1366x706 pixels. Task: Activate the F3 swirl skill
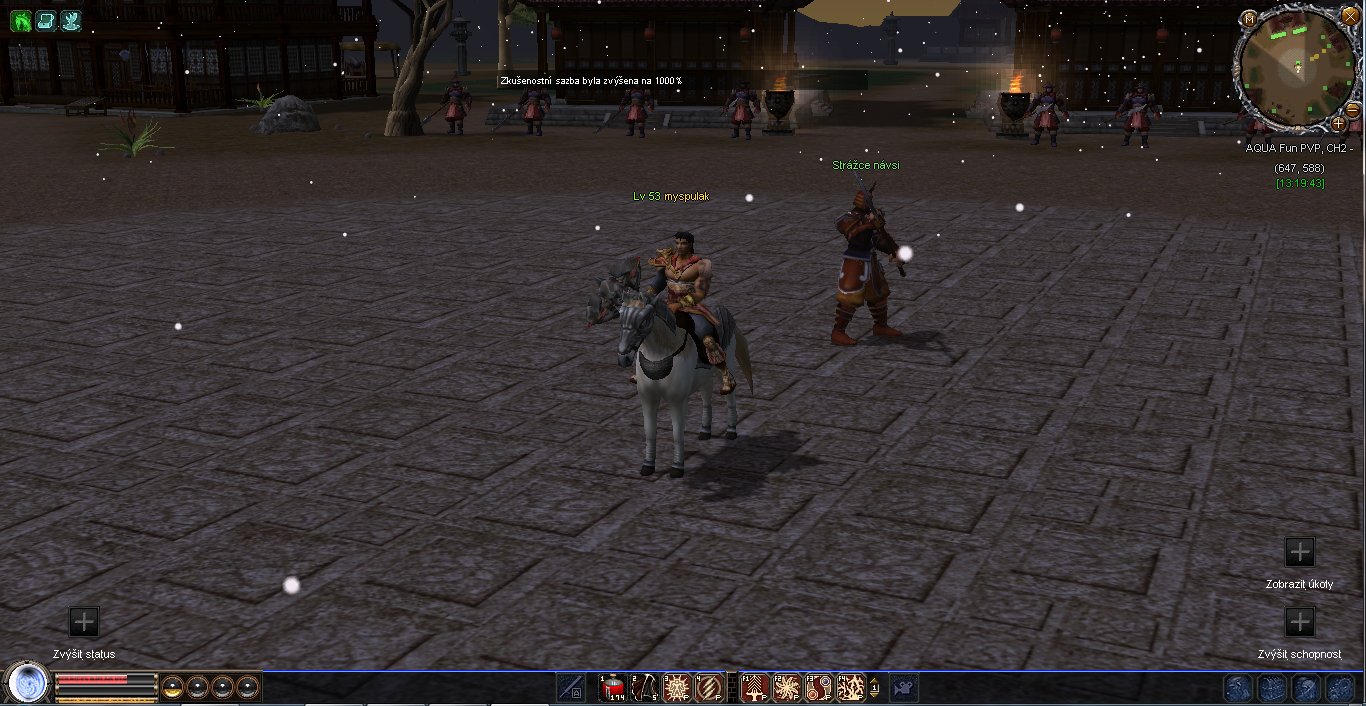click(x=819, y=688)
